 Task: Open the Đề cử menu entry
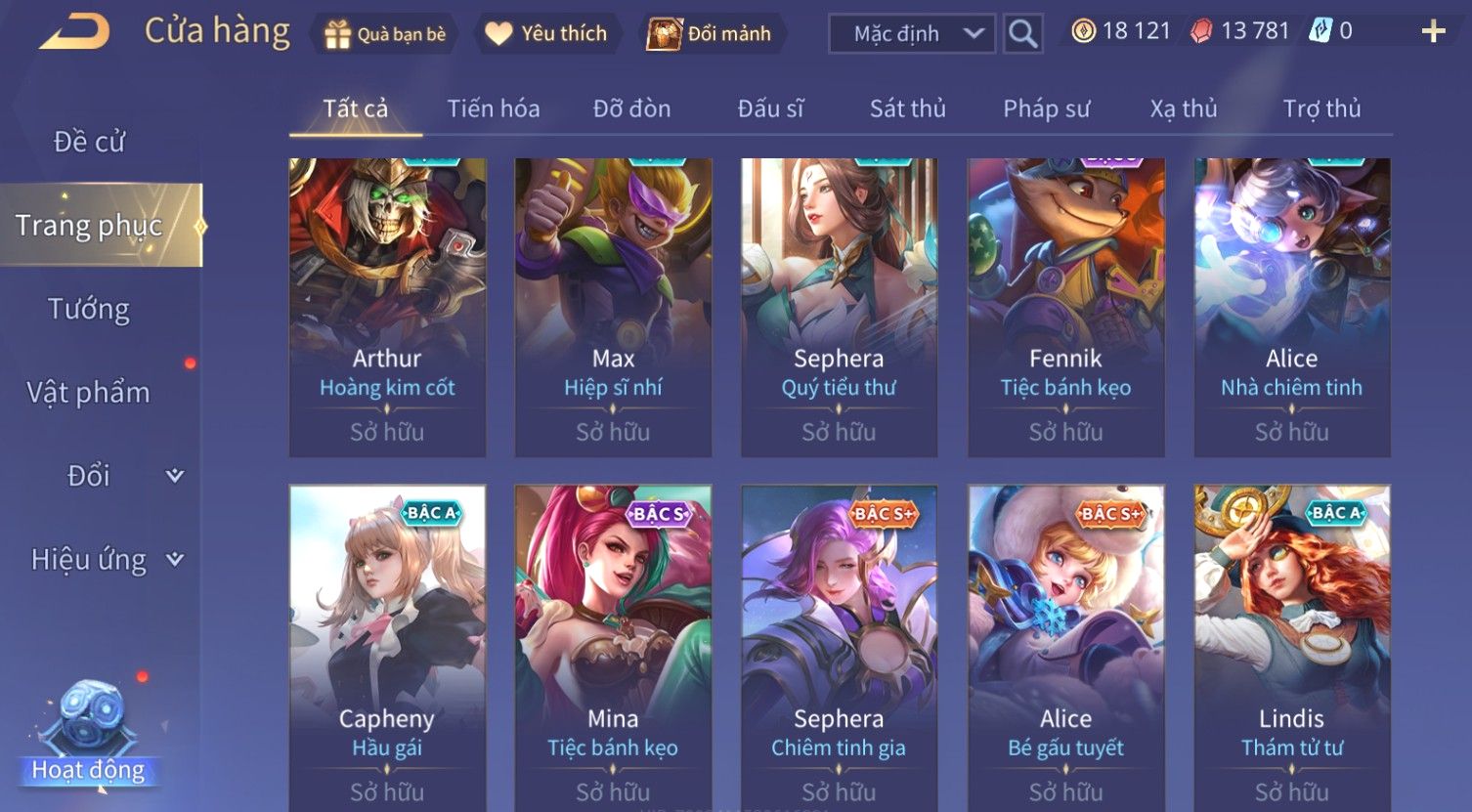pos(89,142)
